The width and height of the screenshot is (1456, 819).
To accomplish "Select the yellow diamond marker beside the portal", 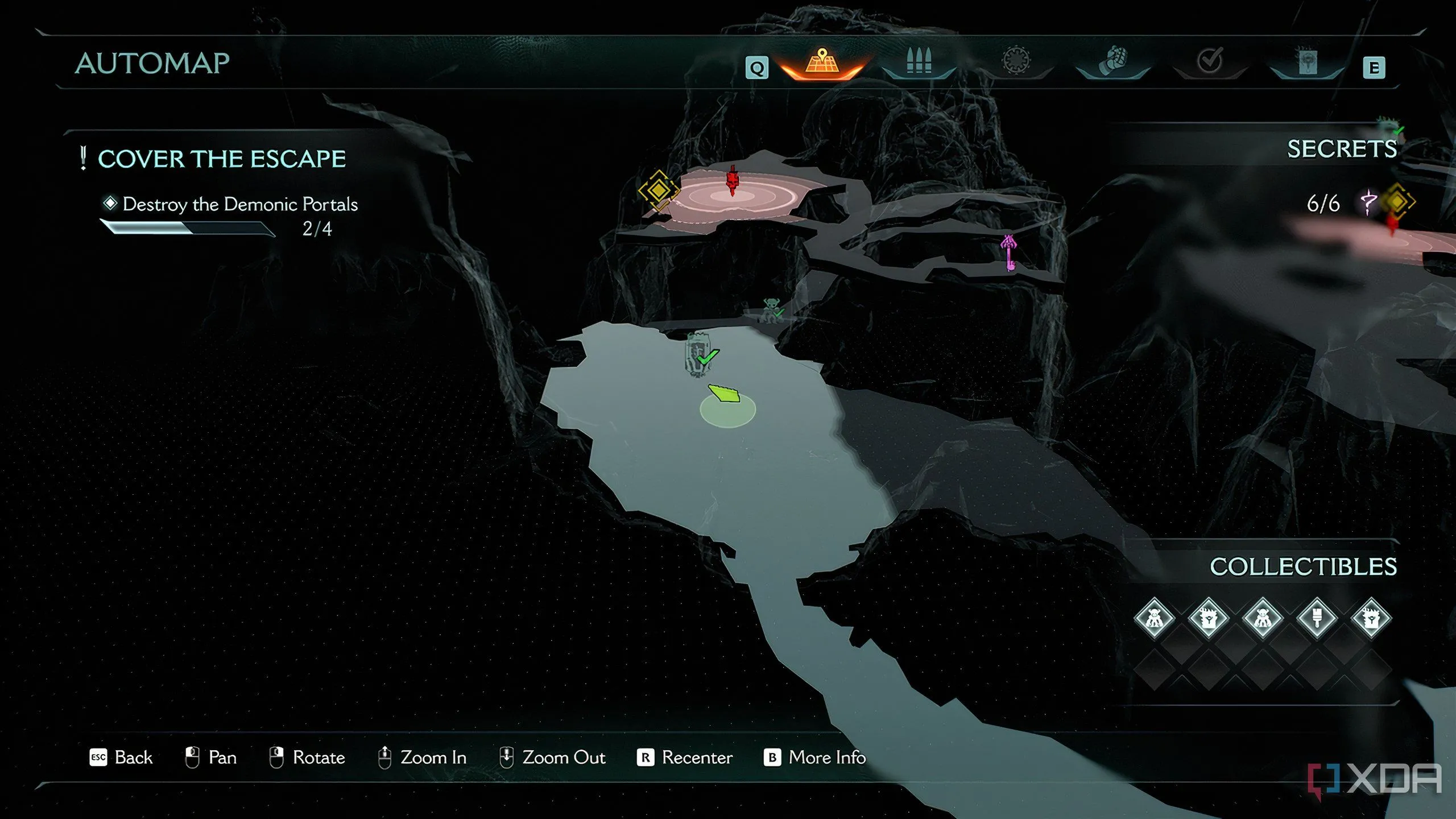I will [x=659, y=190].
